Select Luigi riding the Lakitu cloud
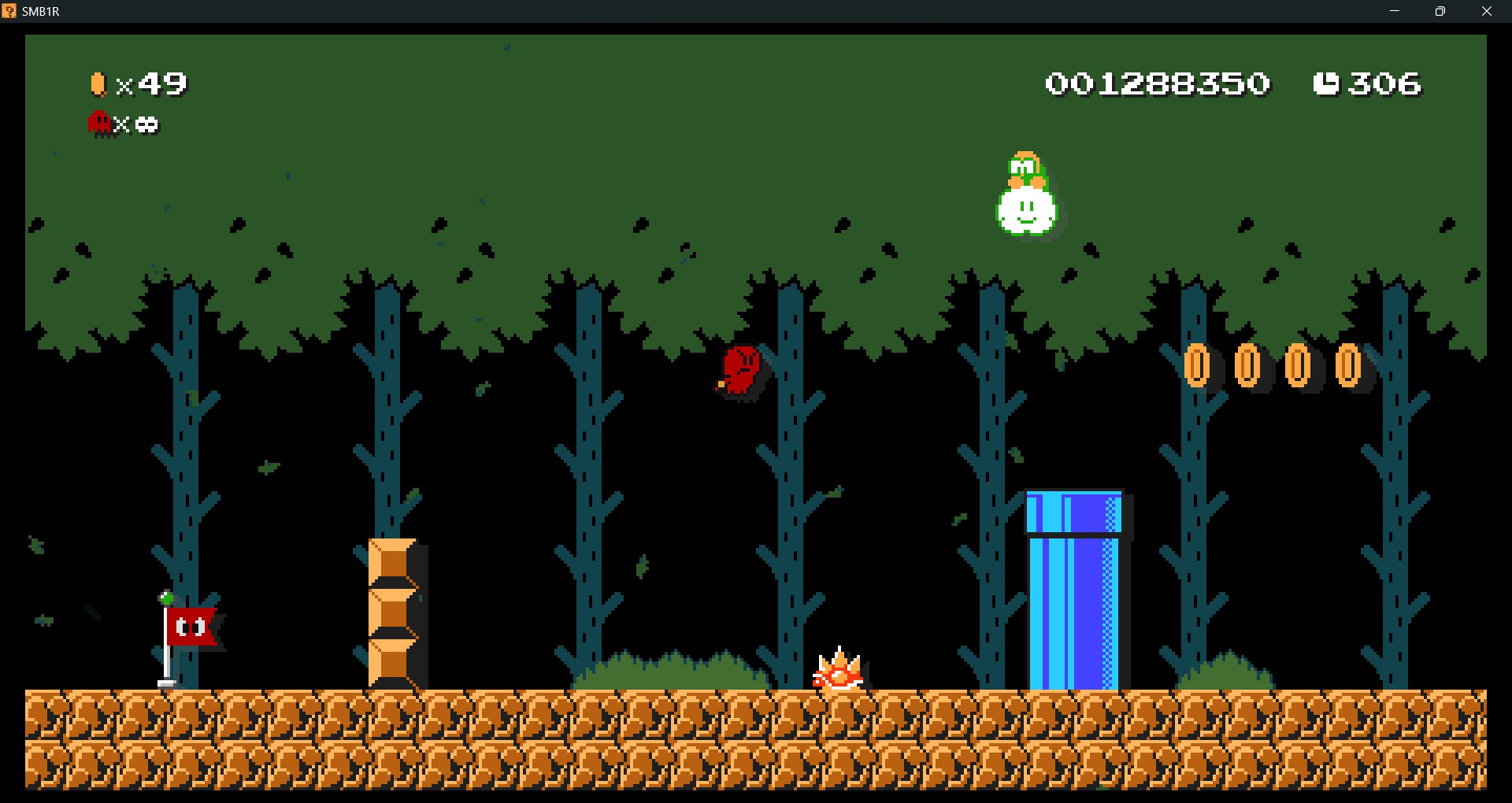 [1026, 197]
